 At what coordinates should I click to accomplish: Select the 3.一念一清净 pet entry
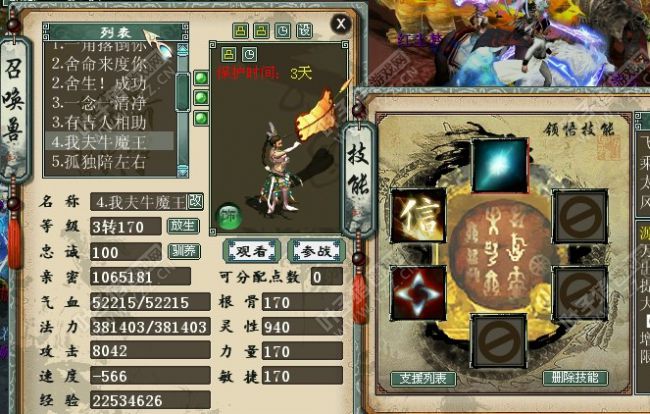click(x=111, y=103)
